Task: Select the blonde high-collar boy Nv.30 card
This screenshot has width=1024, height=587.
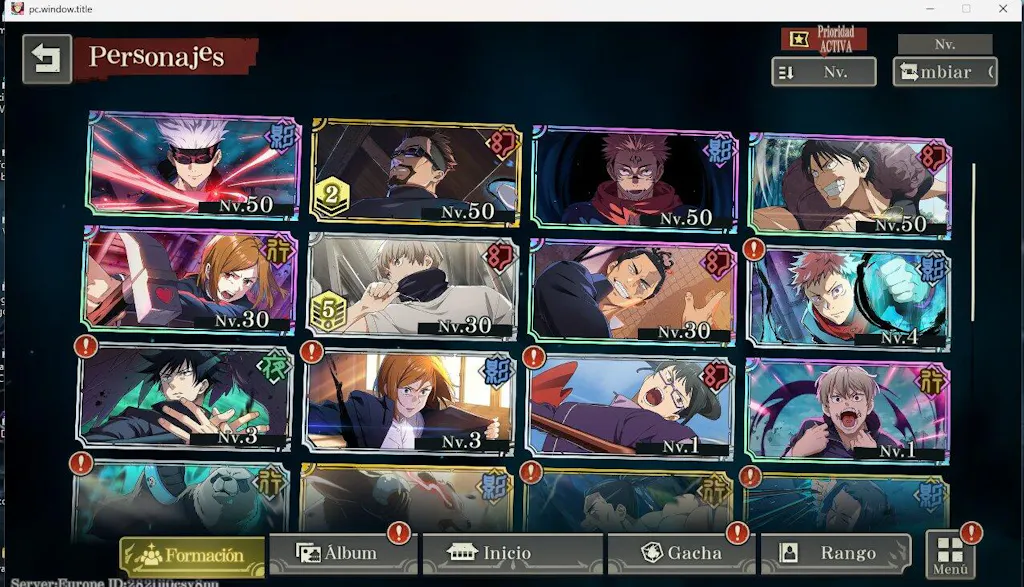Action: (413, 286)
